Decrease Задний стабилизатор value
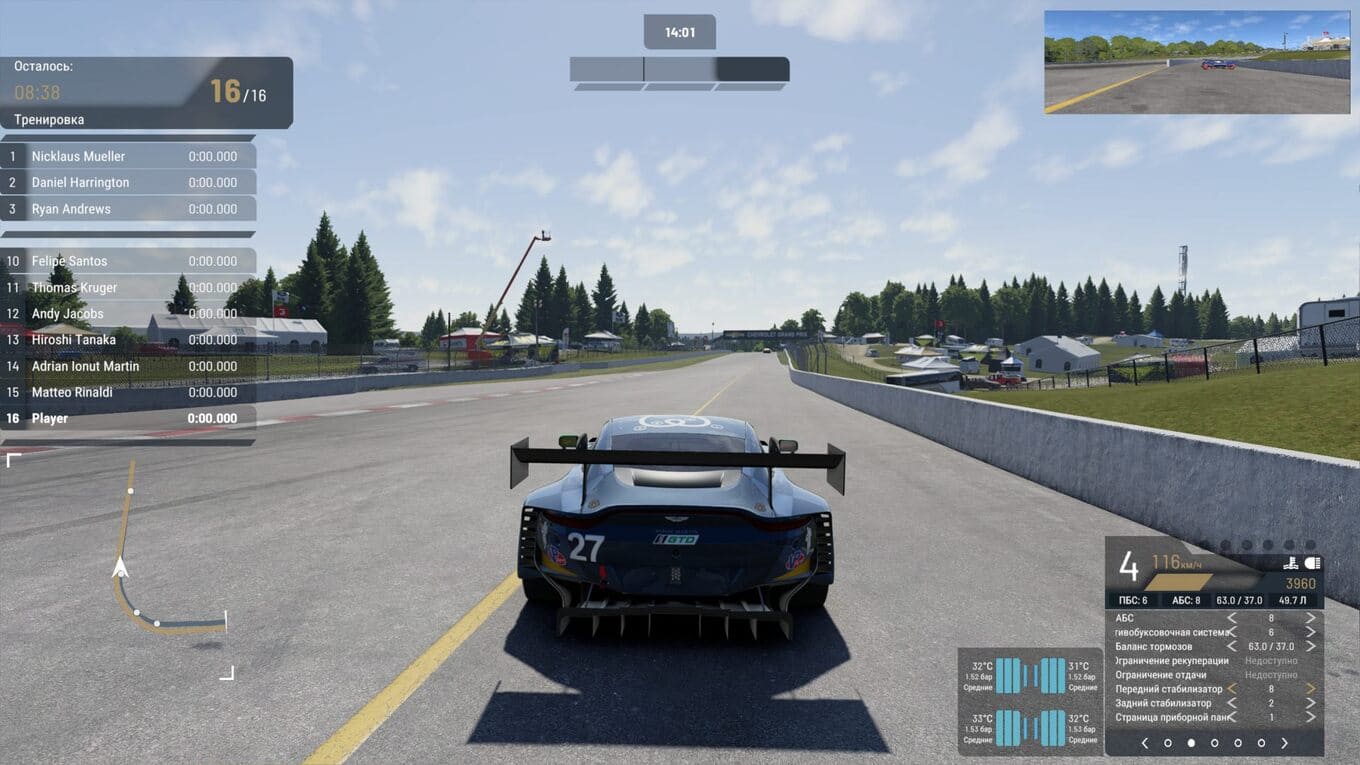Image resolution: width=1360 pixels, height=765 pixels. click(x=1232, y=703)
